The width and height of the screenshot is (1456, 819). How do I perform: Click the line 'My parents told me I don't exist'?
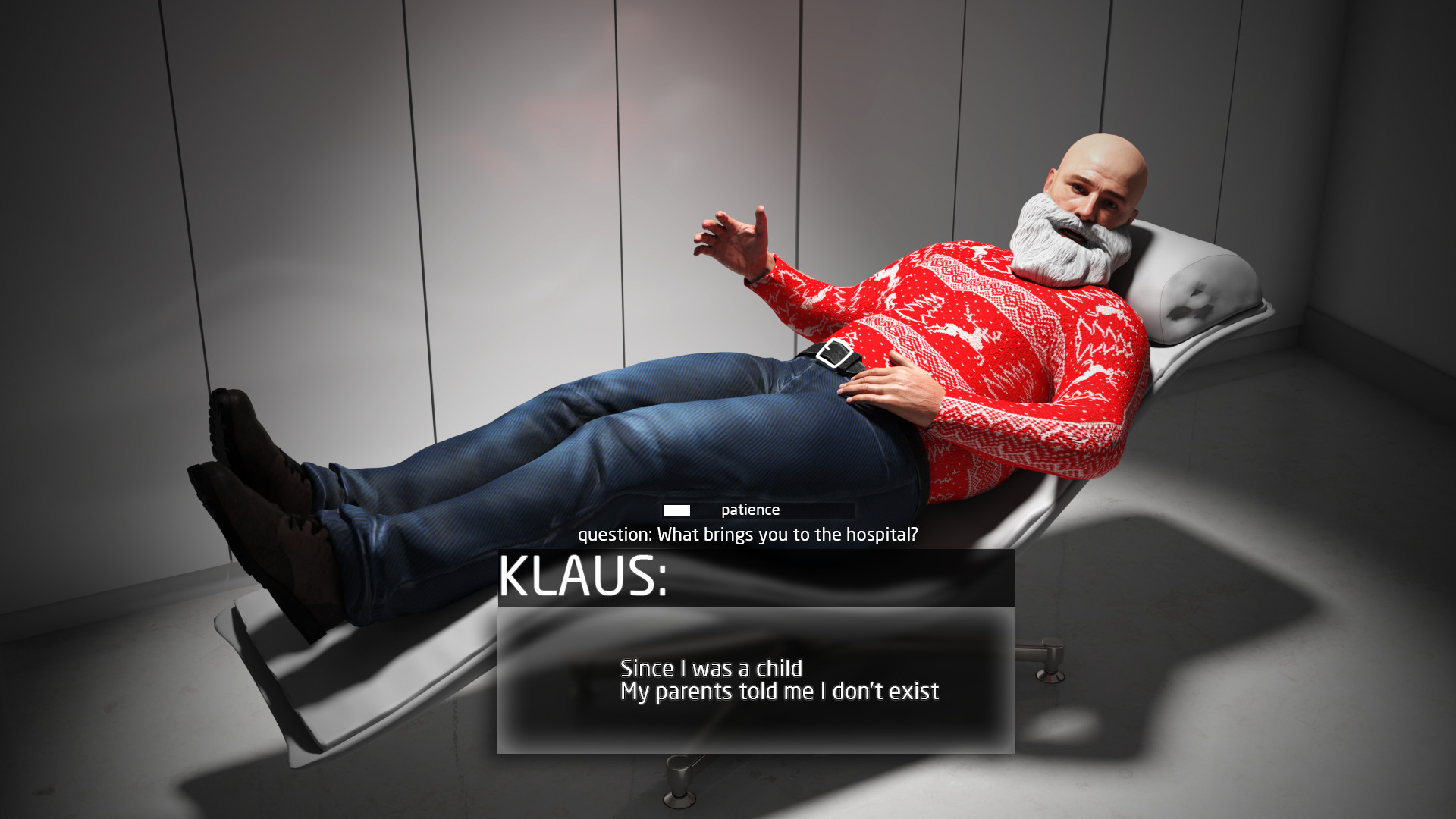(779, 691)
